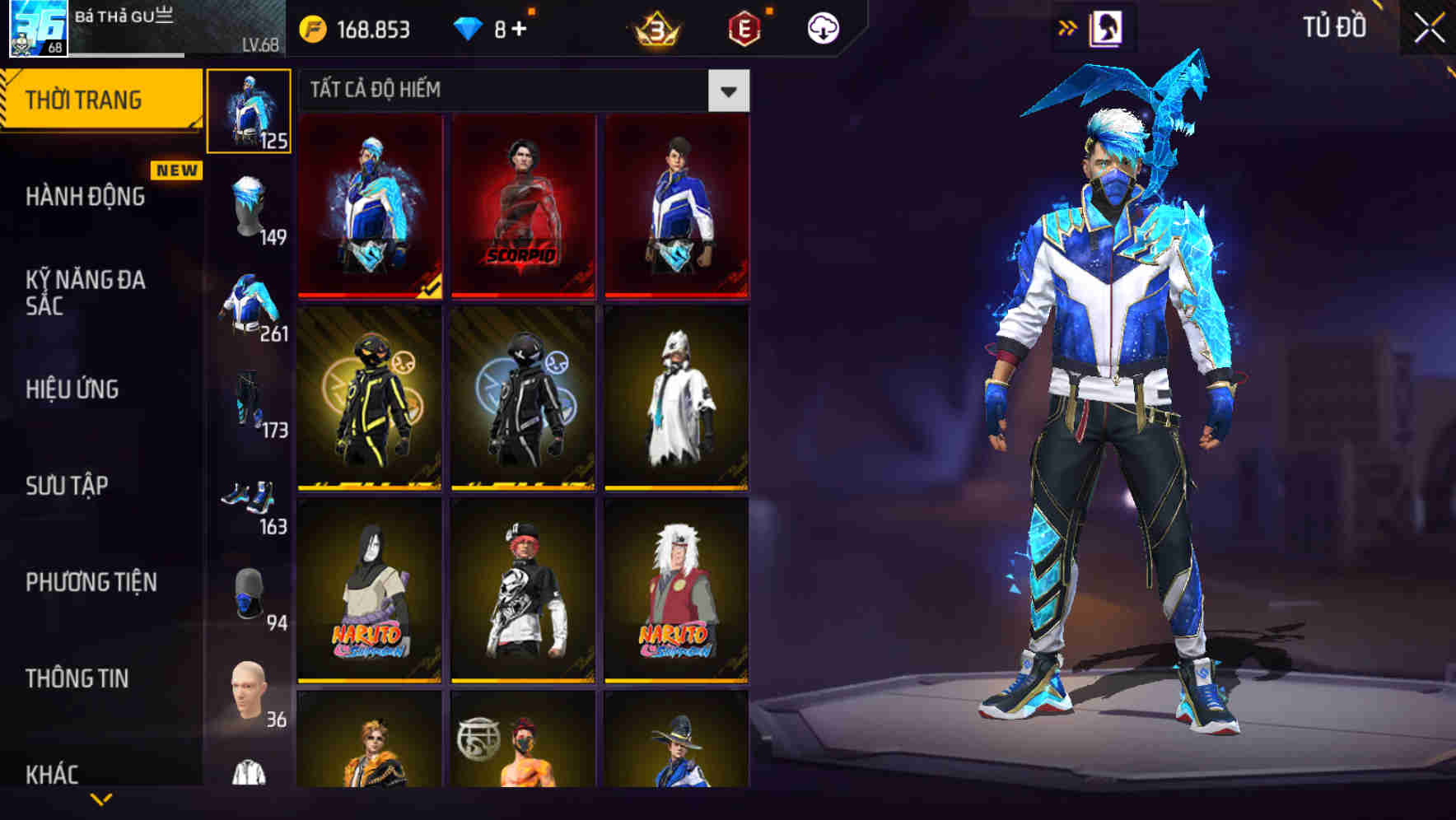Collapse the panel with the double-chevron arrows
Screen dimensions: 1456x820
point(1068,26)
